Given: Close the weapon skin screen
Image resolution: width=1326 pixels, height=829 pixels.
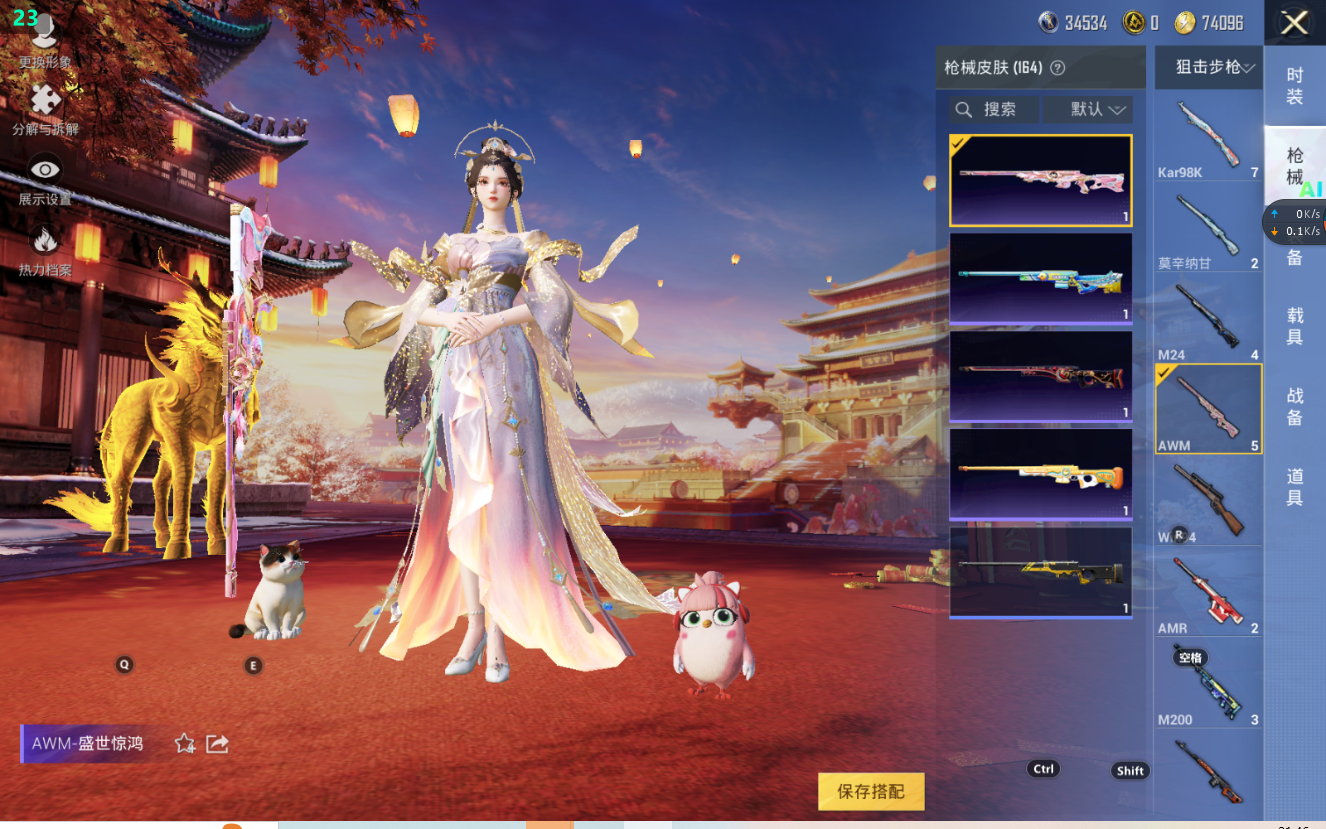Looking at the screenshot, I should click(1294, 23).
